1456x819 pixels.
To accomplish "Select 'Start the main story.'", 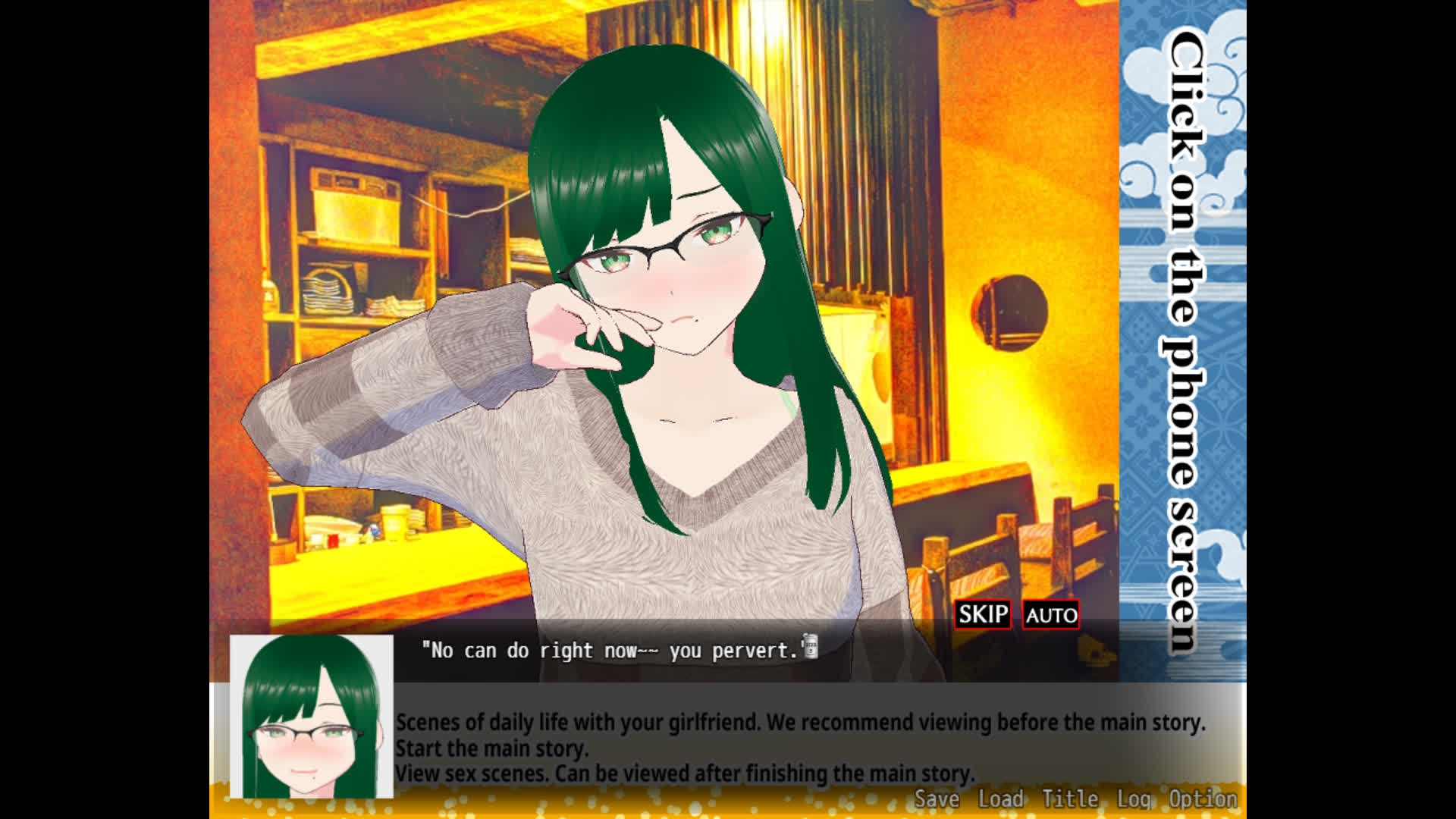I will [x=493, y=748].
